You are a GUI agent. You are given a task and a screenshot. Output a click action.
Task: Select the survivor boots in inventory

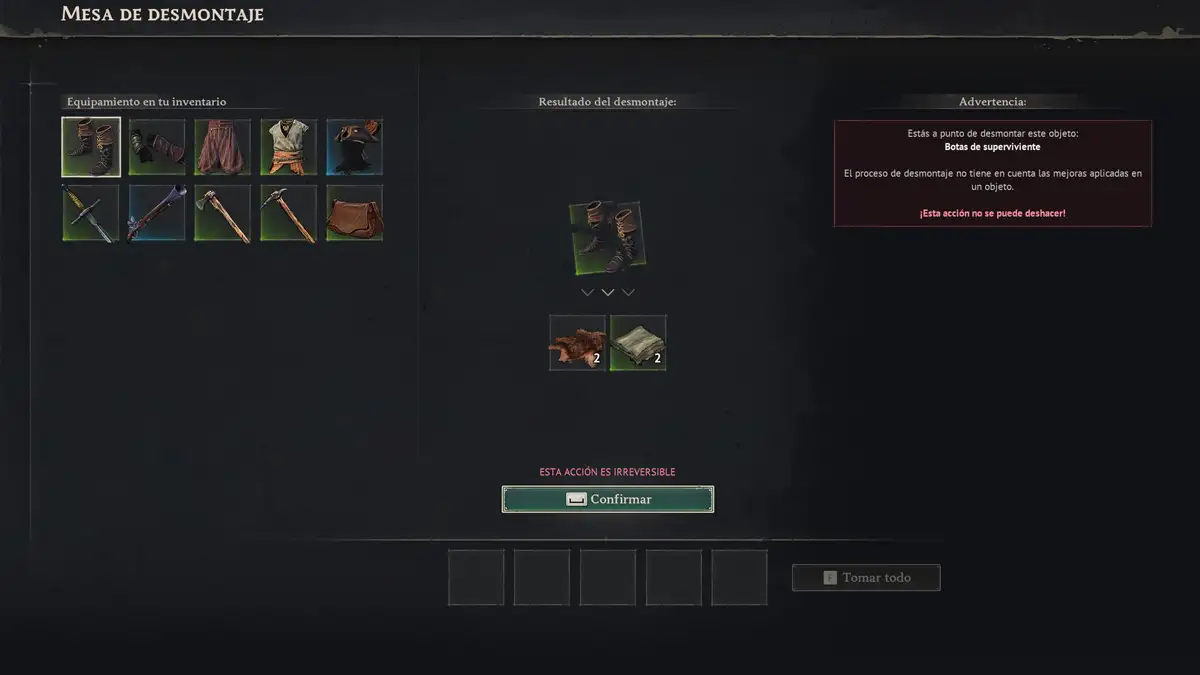(x=91, y=147)
